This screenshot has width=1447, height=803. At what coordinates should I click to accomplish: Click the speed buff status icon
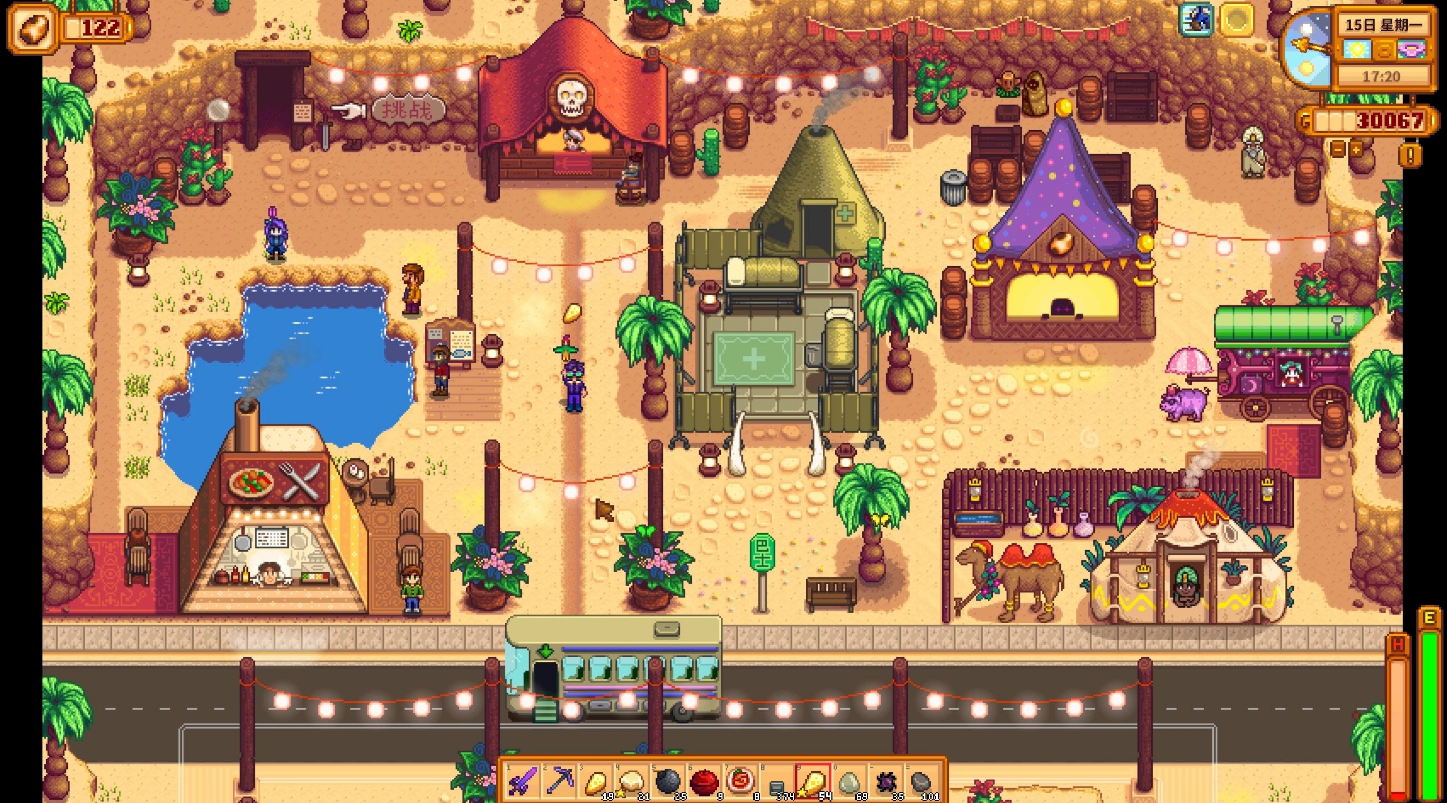(x=1196, y=19)
